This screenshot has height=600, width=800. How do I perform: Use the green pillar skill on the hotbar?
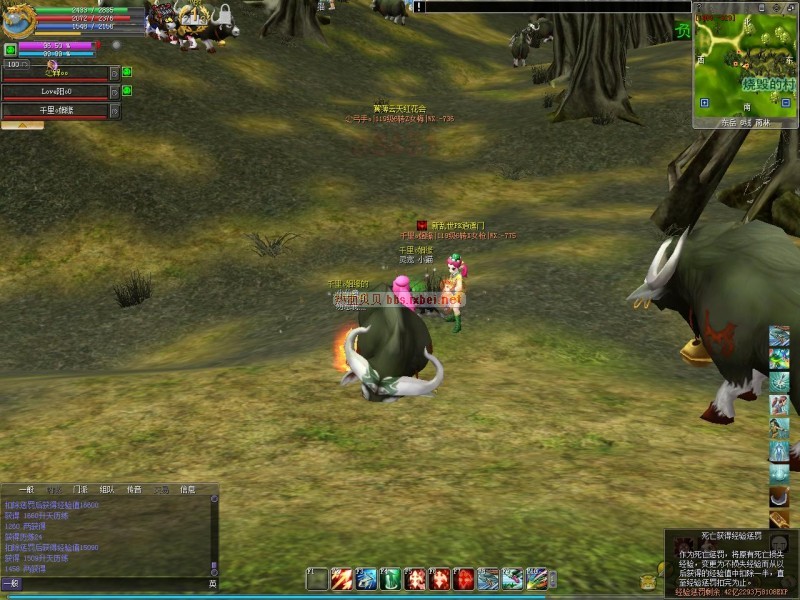391,579
